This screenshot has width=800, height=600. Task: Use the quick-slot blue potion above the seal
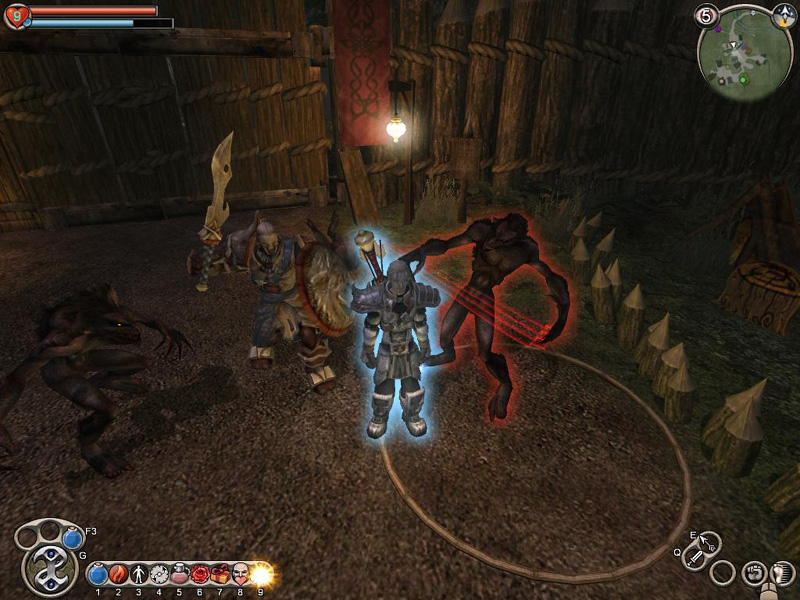pyautogui.click(x=72, y=538)
